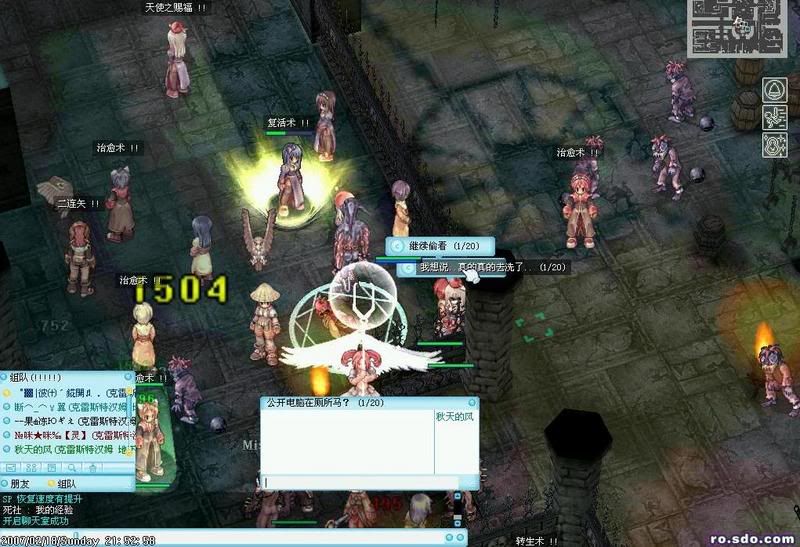
Task: Select the sparkling figure status icon
Action: point(775,145)
